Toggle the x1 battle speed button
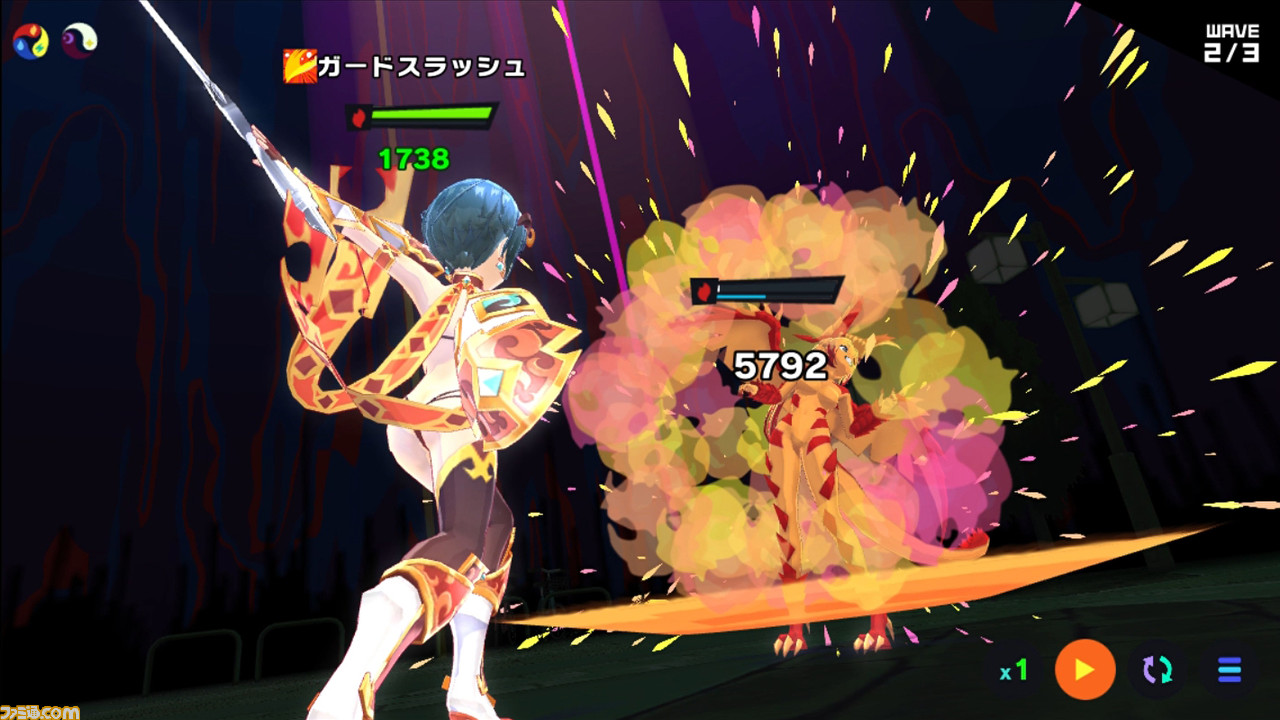The height and width of the screenshot is (720, 1280). pyautogui.click(x=1014, y=670)
